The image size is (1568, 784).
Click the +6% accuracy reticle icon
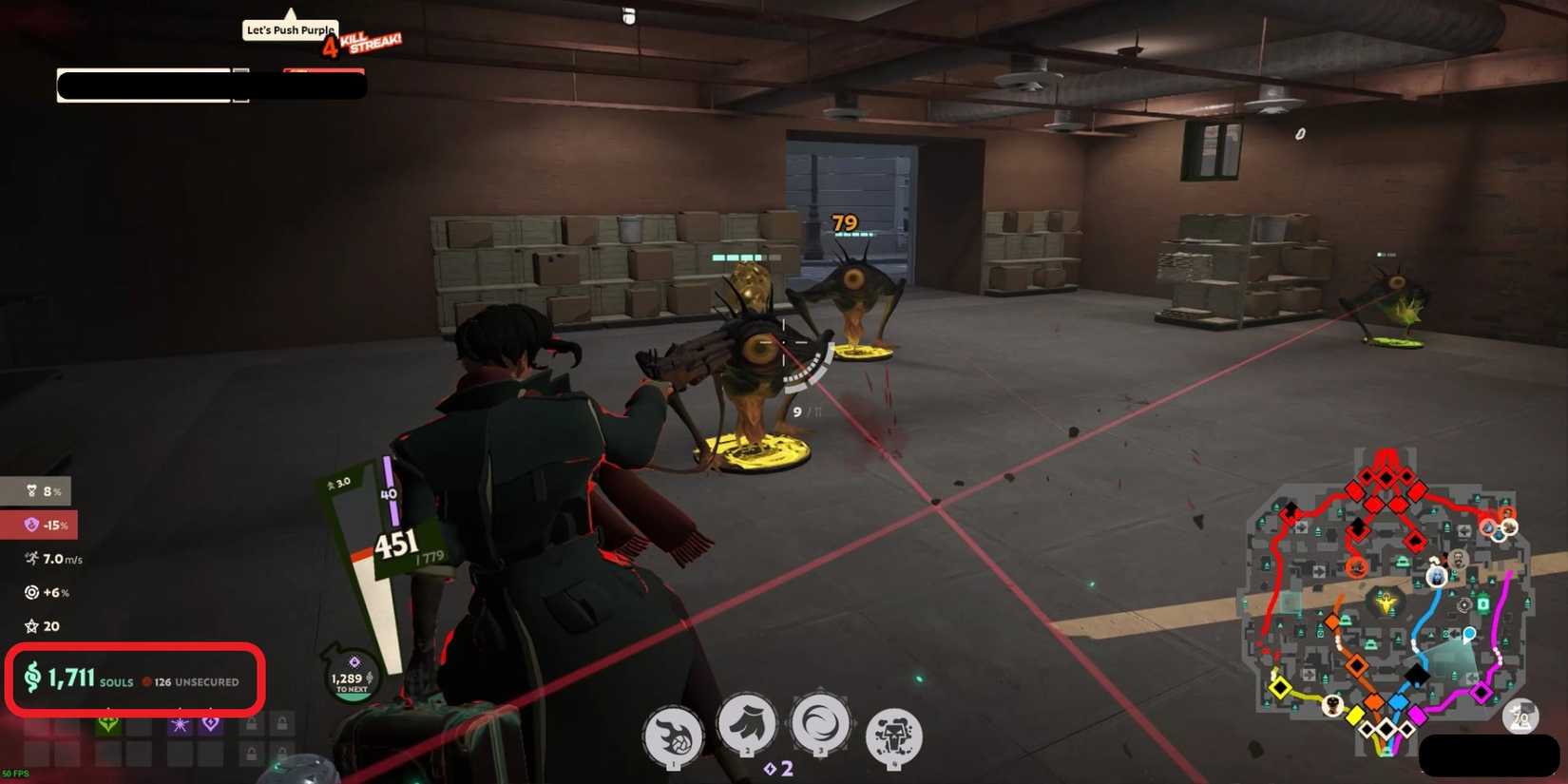pos(31,592)
